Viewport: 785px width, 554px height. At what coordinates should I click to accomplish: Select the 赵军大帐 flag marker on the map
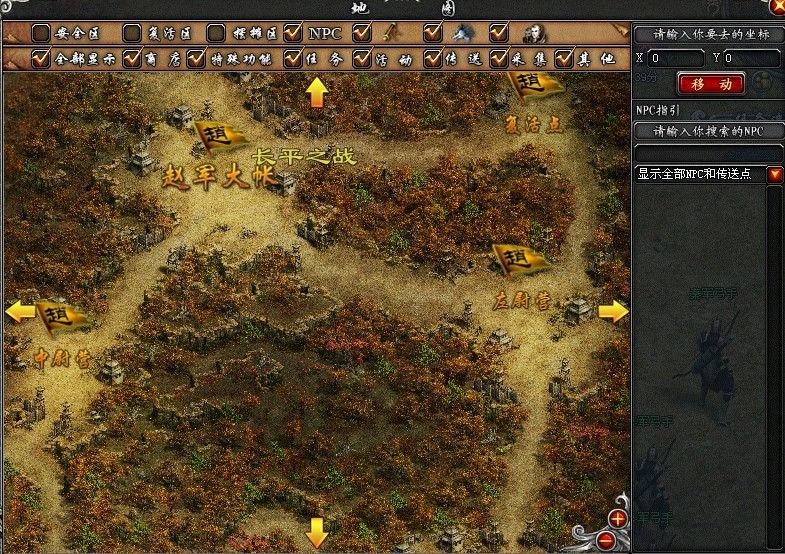213,135
